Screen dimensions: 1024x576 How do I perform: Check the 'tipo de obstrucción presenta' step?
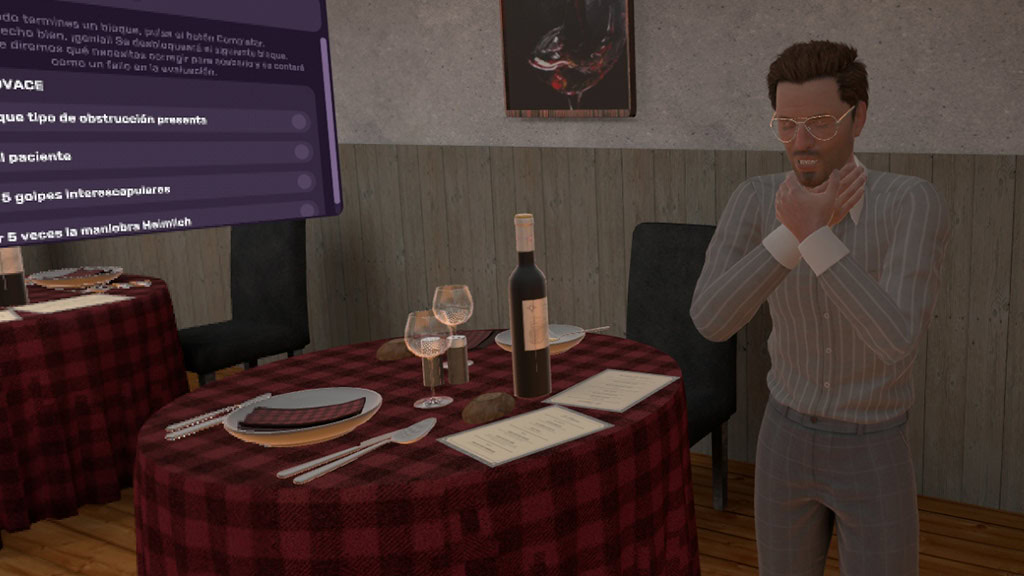point(299,122)
